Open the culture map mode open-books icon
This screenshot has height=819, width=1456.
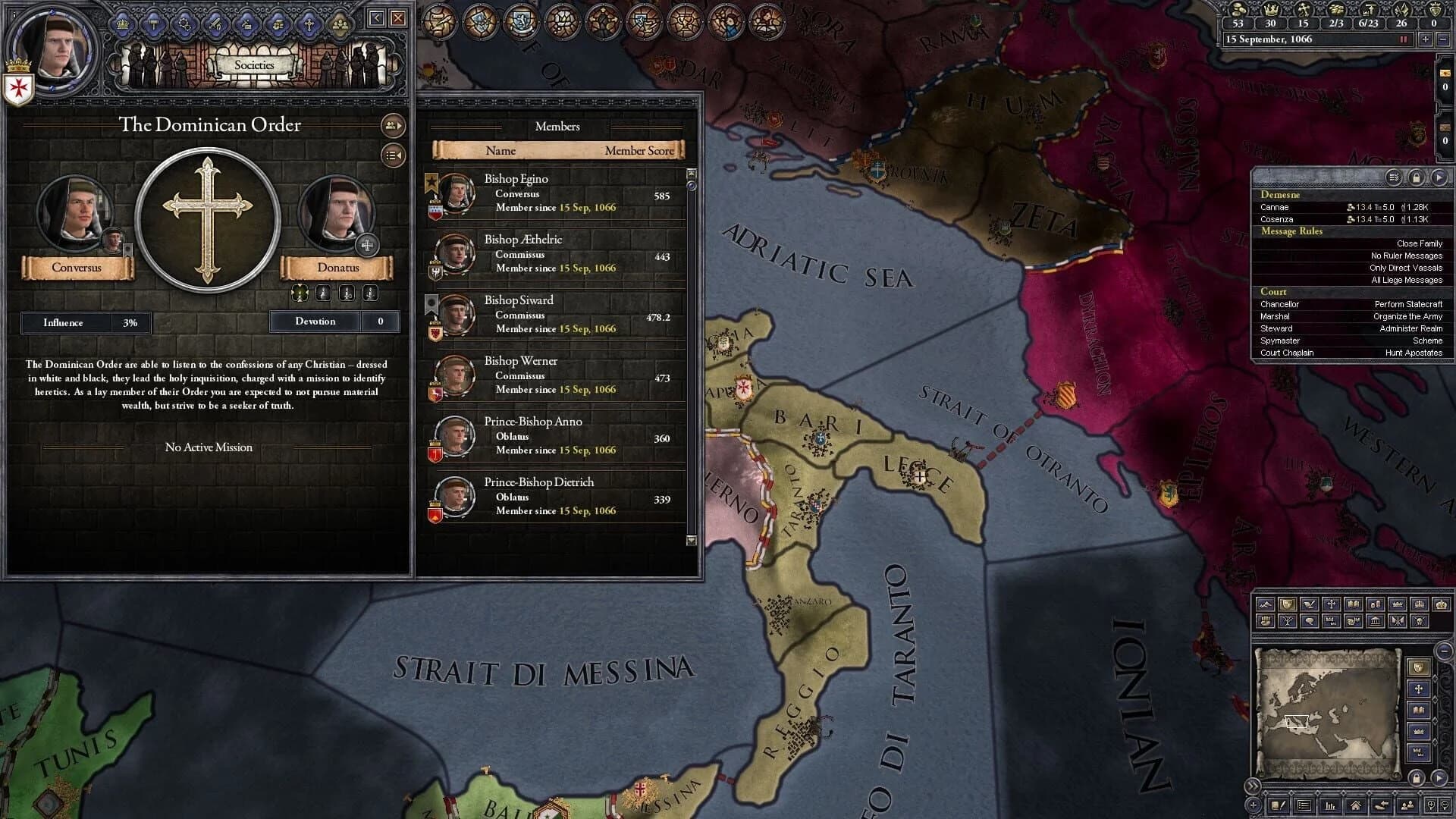click(1354, 604)
